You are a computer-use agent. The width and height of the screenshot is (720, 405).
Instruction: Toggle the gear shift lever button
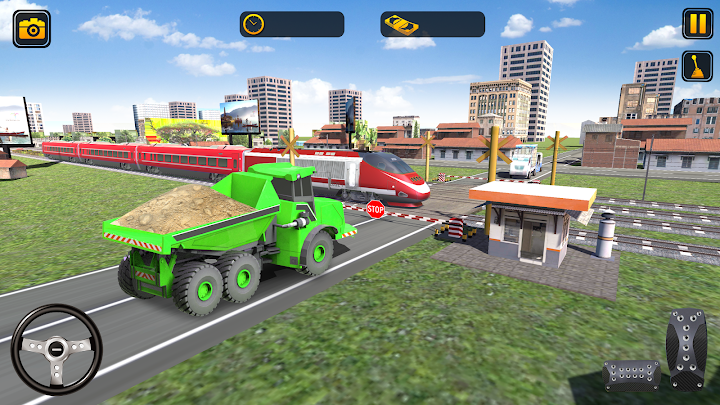(x=697, y=66)
